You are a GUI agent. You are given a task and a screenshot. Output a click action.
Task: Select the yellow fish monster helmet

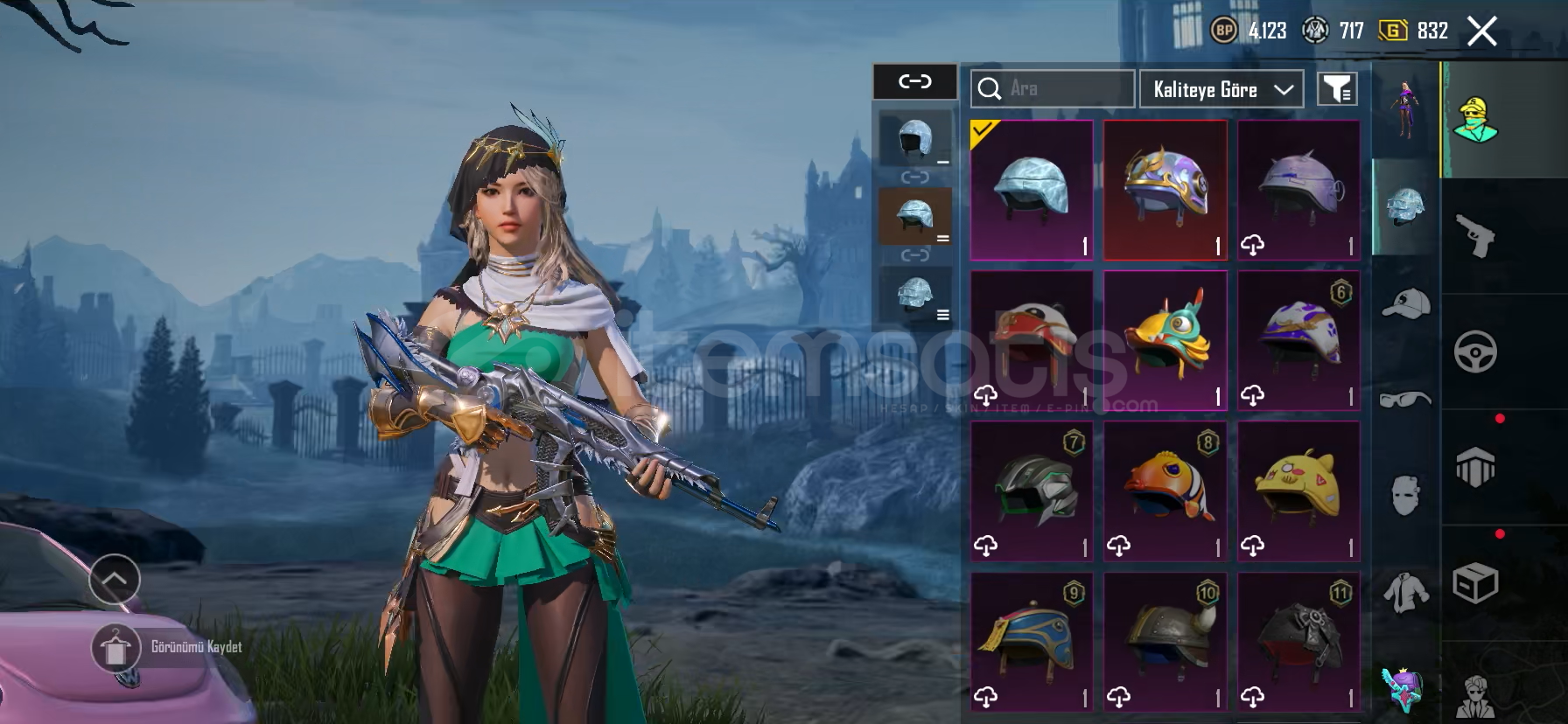[x=1165, y=340]
